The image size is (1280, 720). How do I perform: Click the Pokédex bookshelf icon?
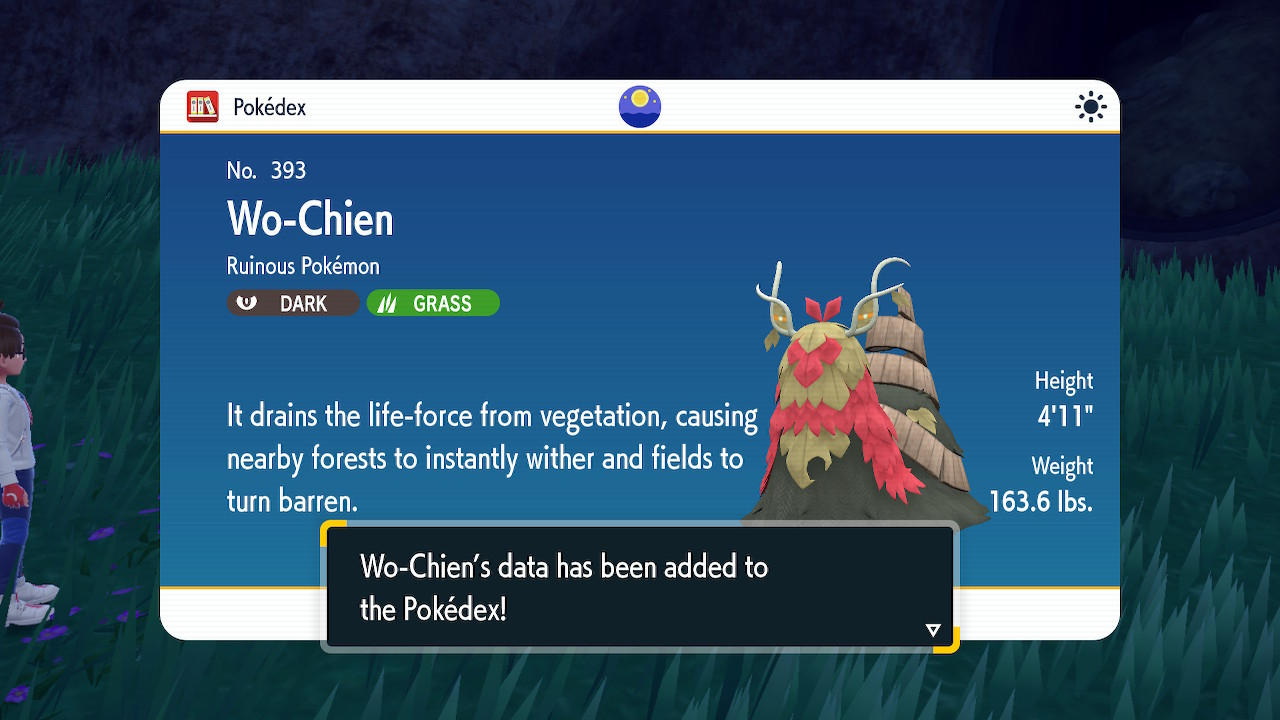coord(203,107)
